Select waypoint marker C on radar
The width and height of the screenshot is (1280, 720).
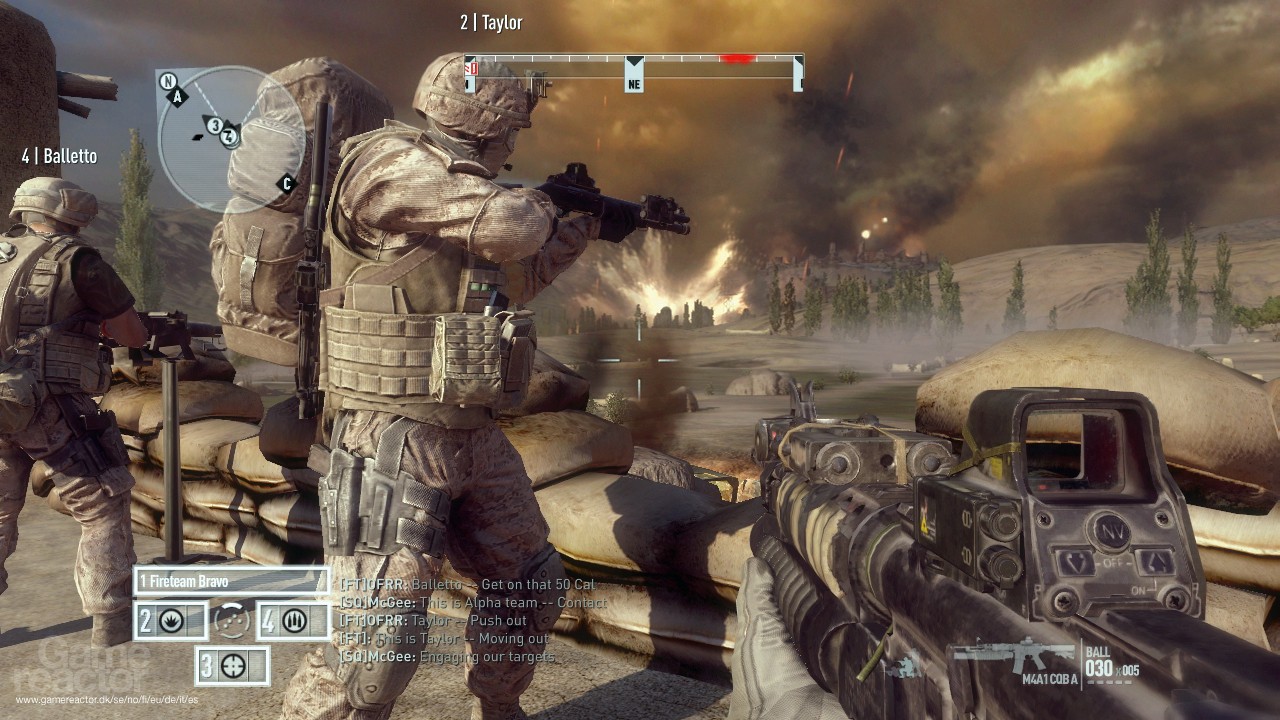click(287, 183)
